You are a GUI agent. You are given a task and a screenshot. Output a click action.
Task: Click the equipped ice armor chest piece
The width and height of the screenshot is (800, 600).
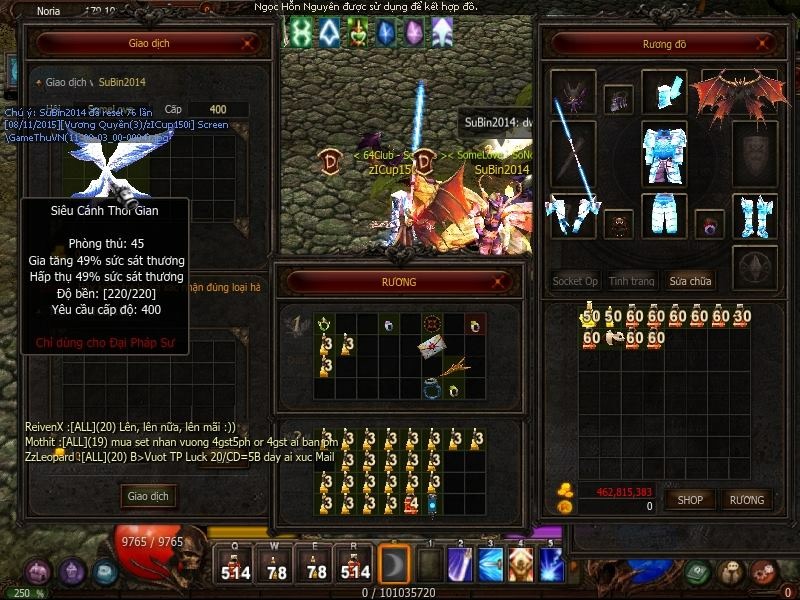663,152
